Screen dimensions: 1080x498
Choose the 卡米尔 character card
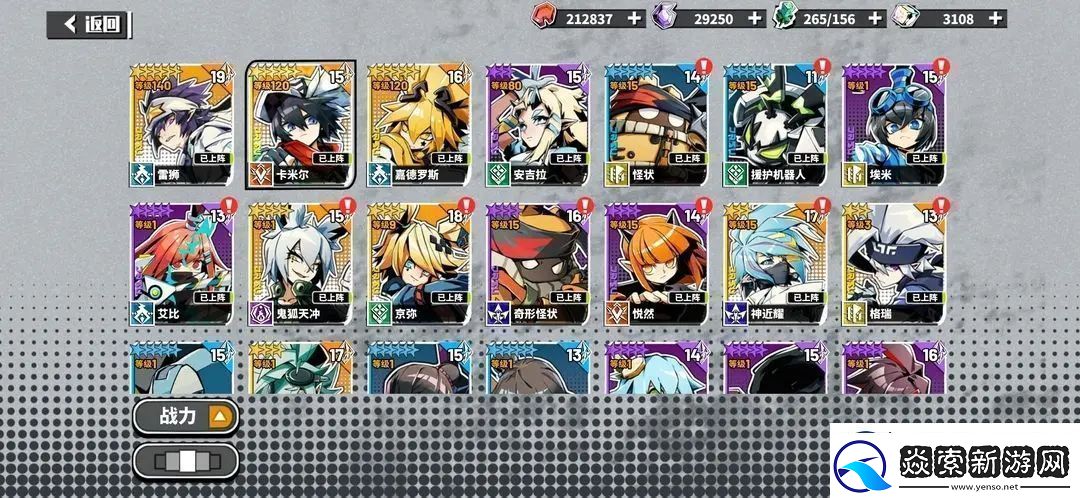(x=300, y=124)
